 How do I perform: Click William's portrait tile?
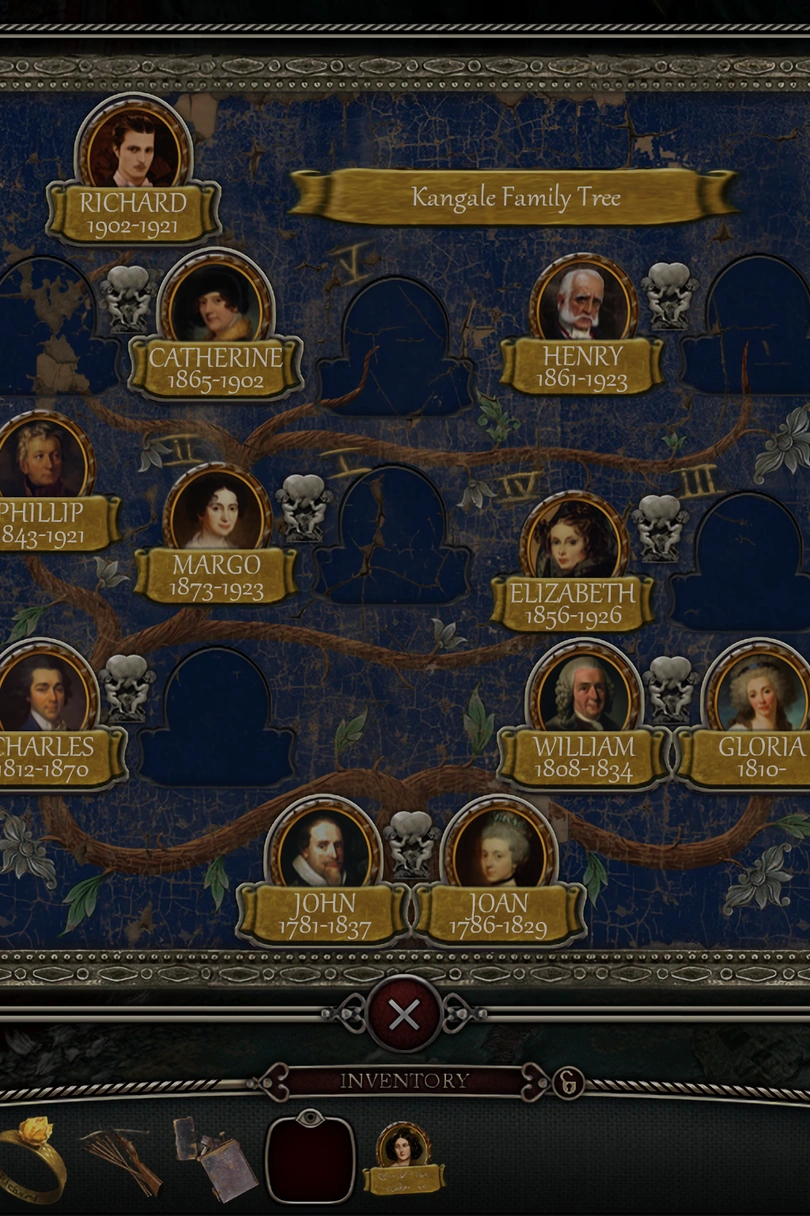(584, 693)
